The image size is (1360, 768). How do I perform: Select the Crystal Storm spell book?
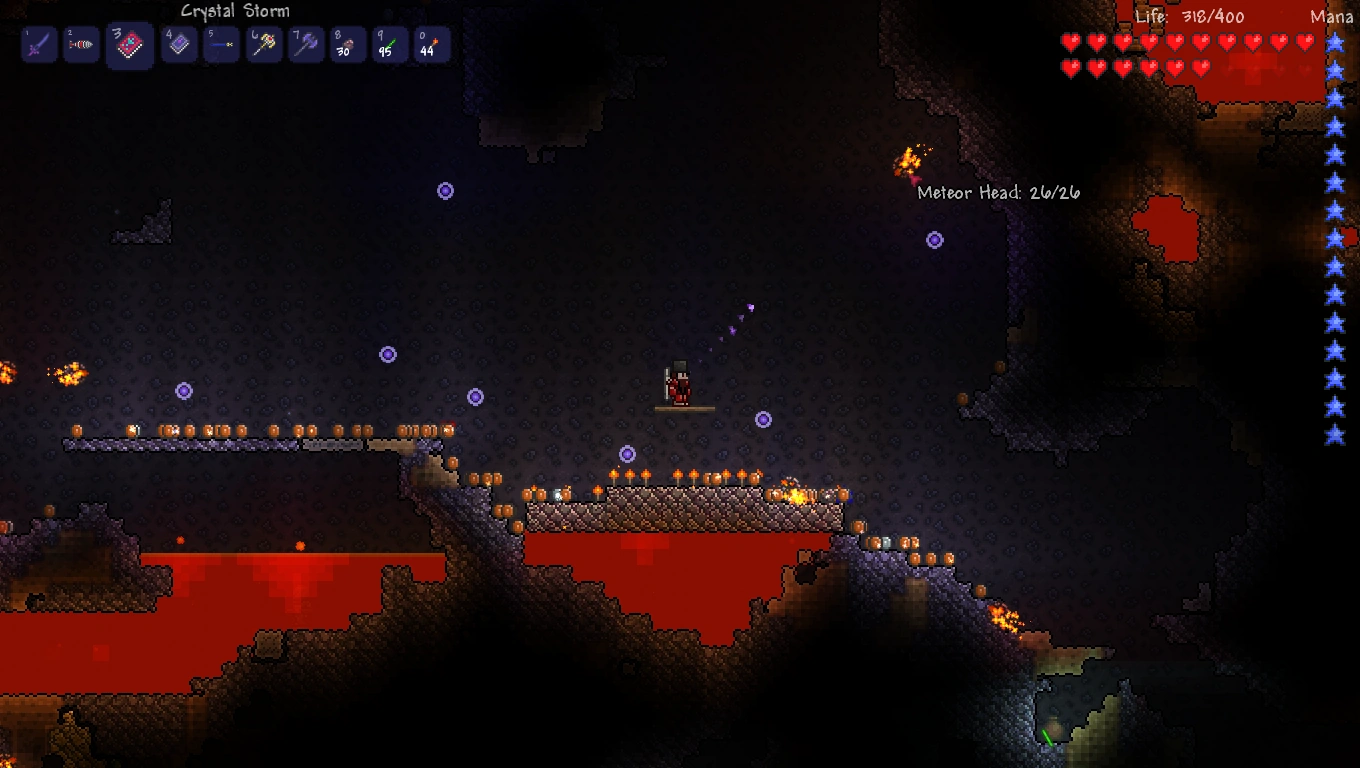(130, 46)
